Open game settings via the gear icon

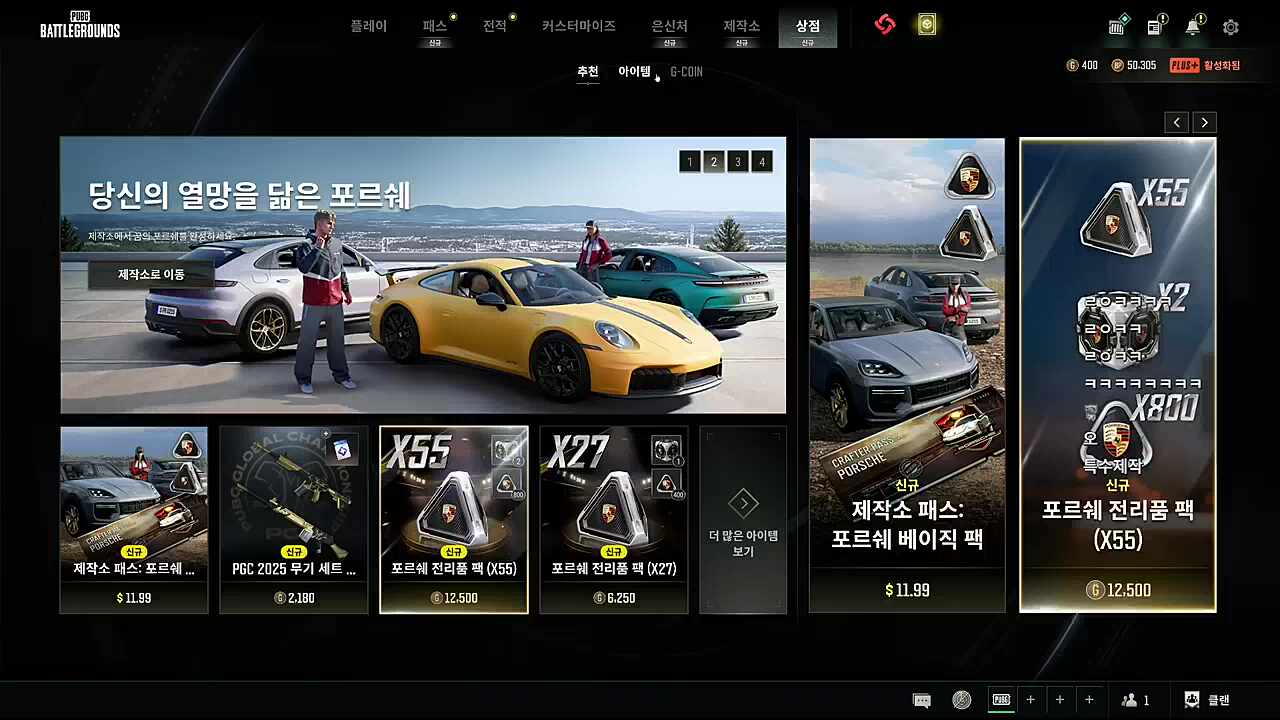1230,27
